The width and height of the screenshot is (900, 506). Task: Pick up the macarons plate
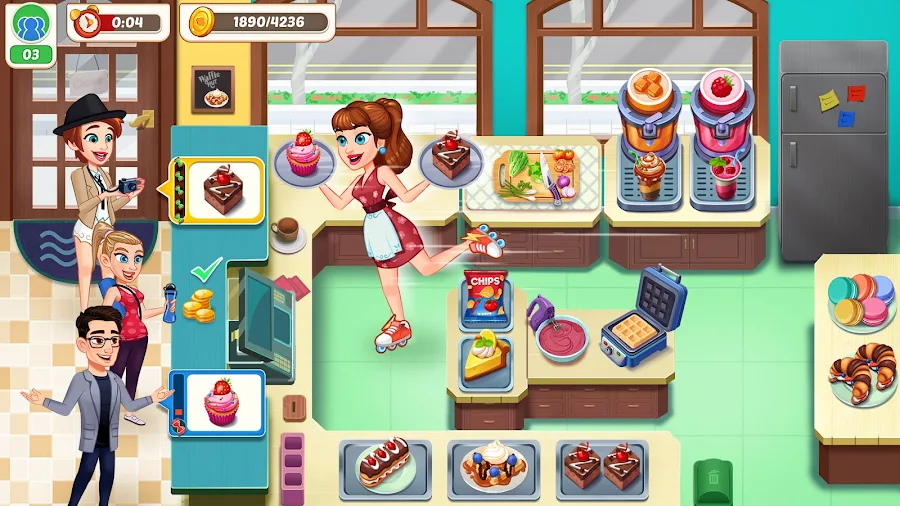[862, 299]
